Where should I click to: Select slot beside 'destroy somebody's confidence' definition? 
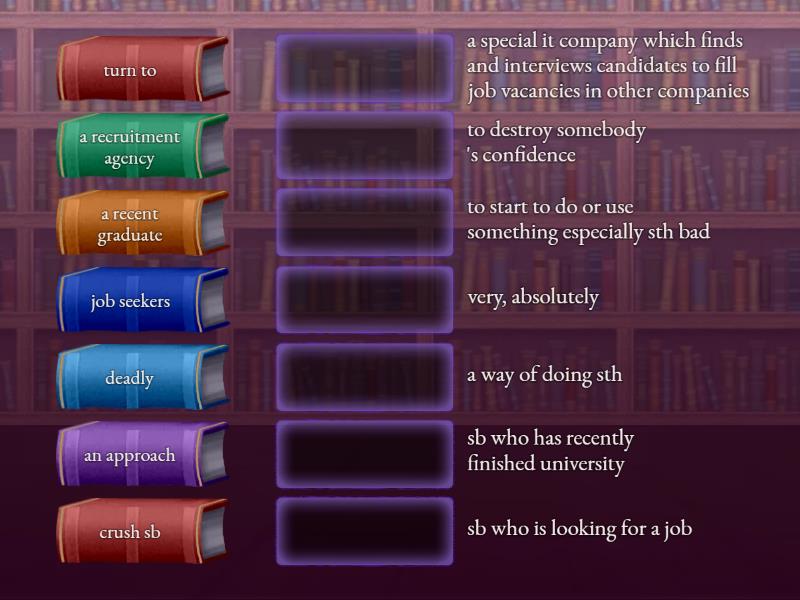[x=365, y=145]
